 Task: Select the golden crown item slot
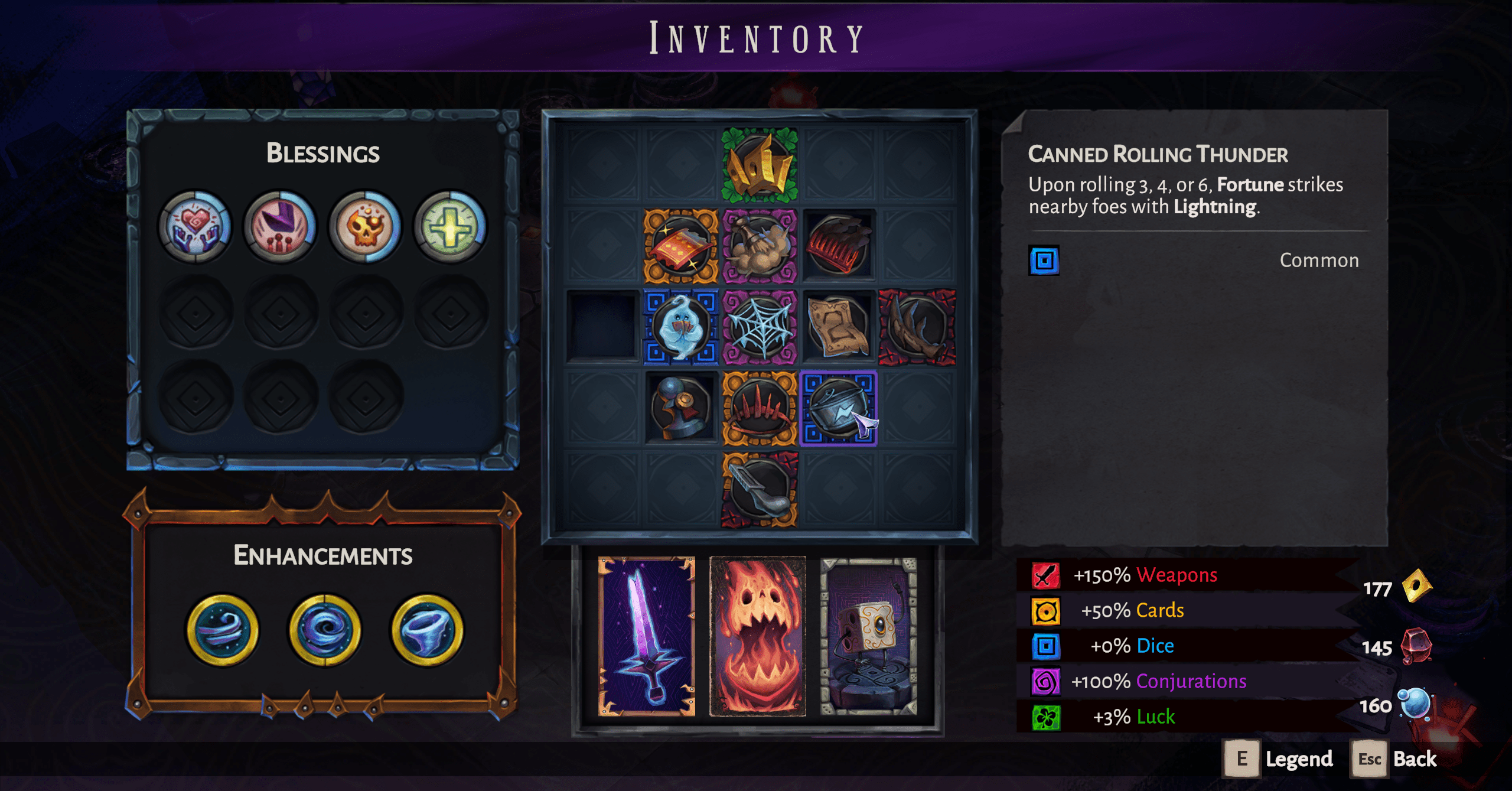pyautogui.click(x=760, y=165)
